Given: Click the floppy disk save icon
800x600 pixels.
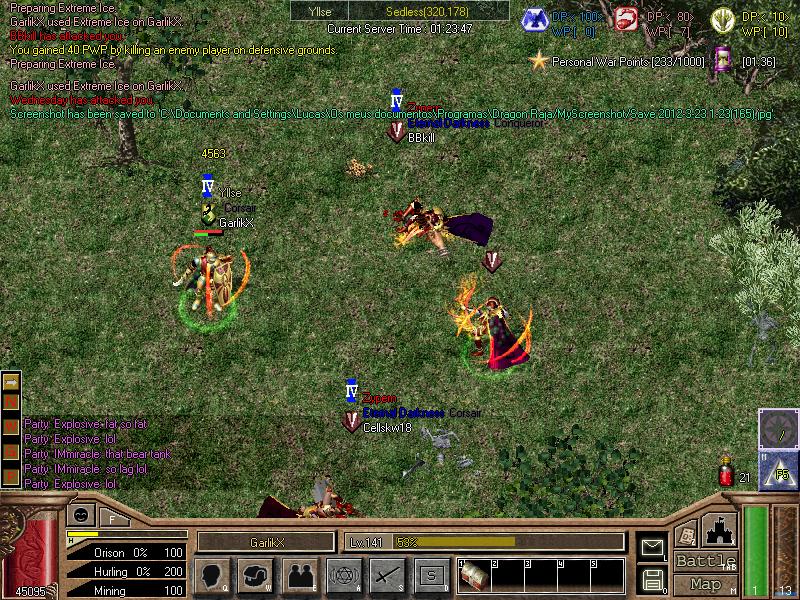Looking at the screenshot, I should click(652, 578).
